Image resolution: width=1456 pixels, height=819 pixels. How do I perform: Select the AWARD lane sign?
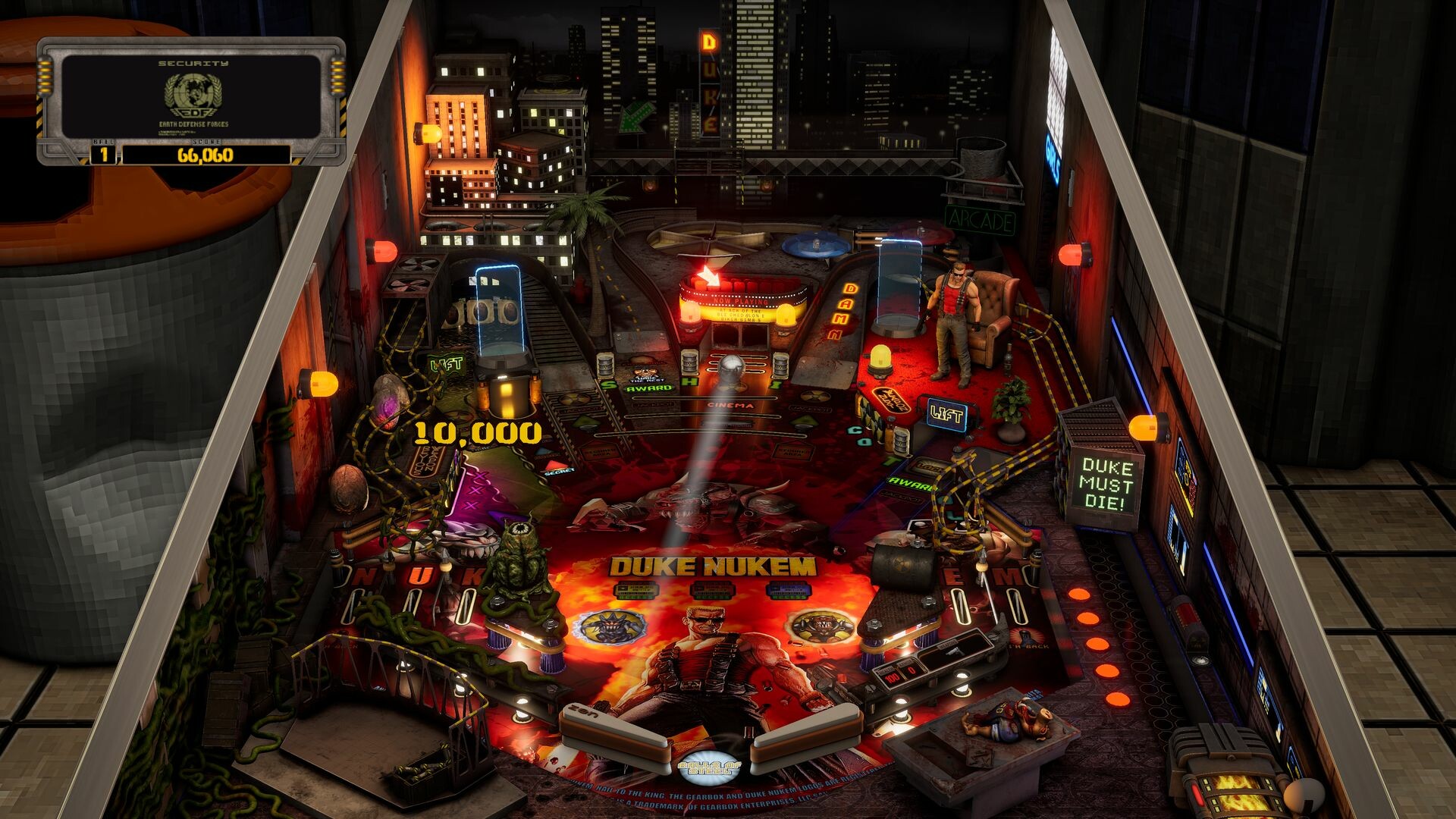click(x=649, y=388)
